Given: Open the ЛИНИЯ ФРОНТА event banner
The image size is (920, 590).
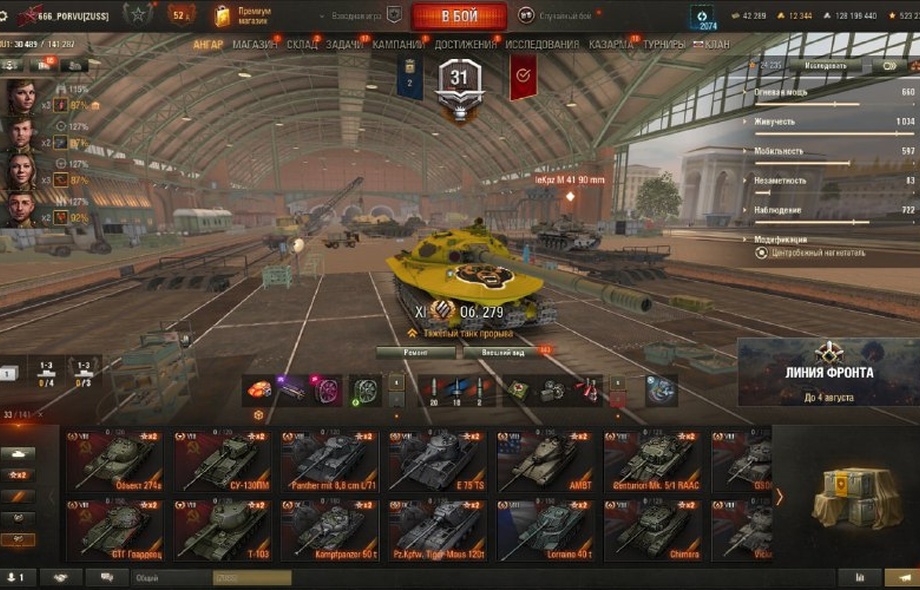Looking at the screenshot, I should (828, 372).
